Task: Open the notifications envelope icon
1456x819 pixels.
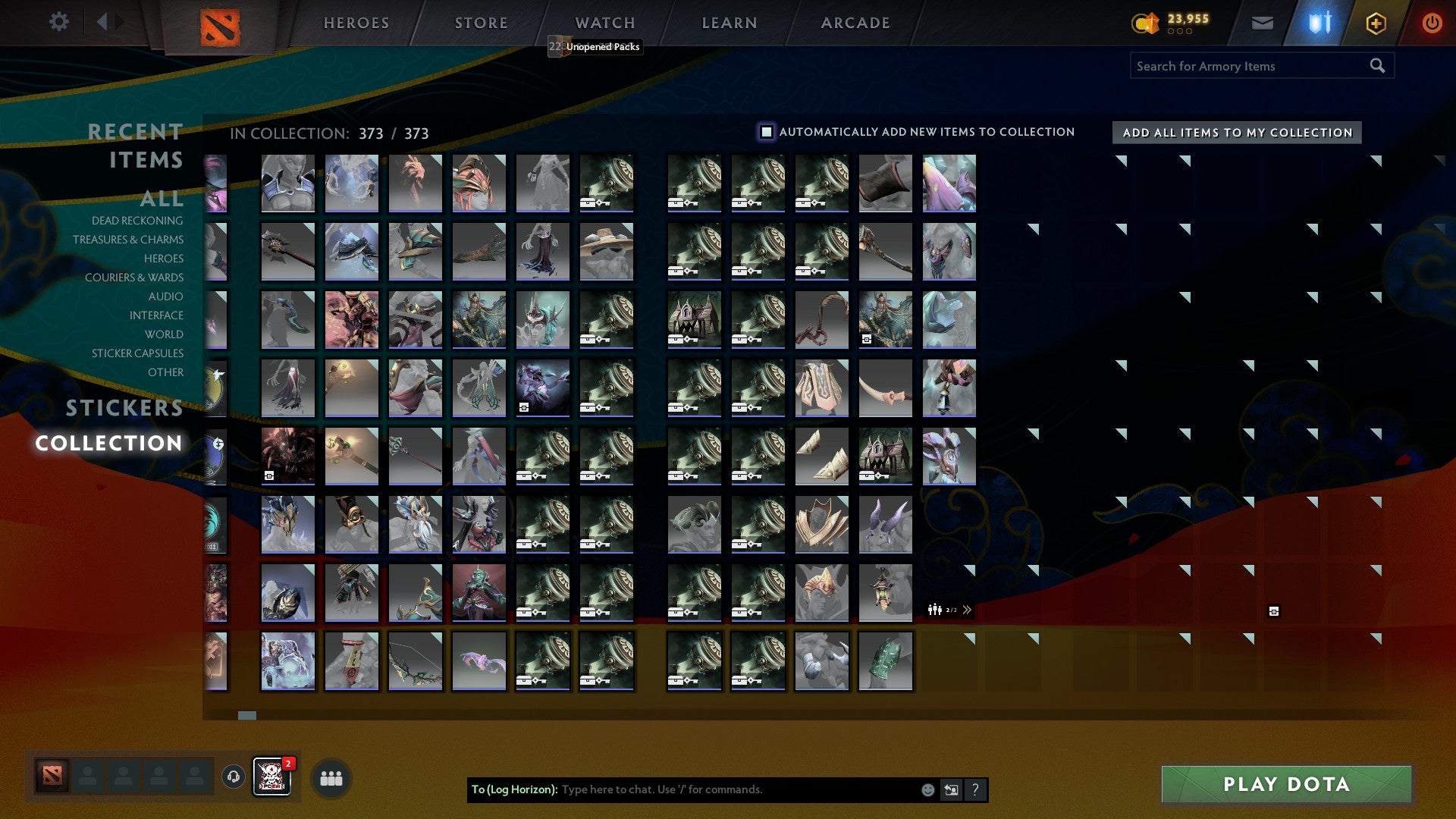Action: pyautogui.click(x=1263, y=23)
